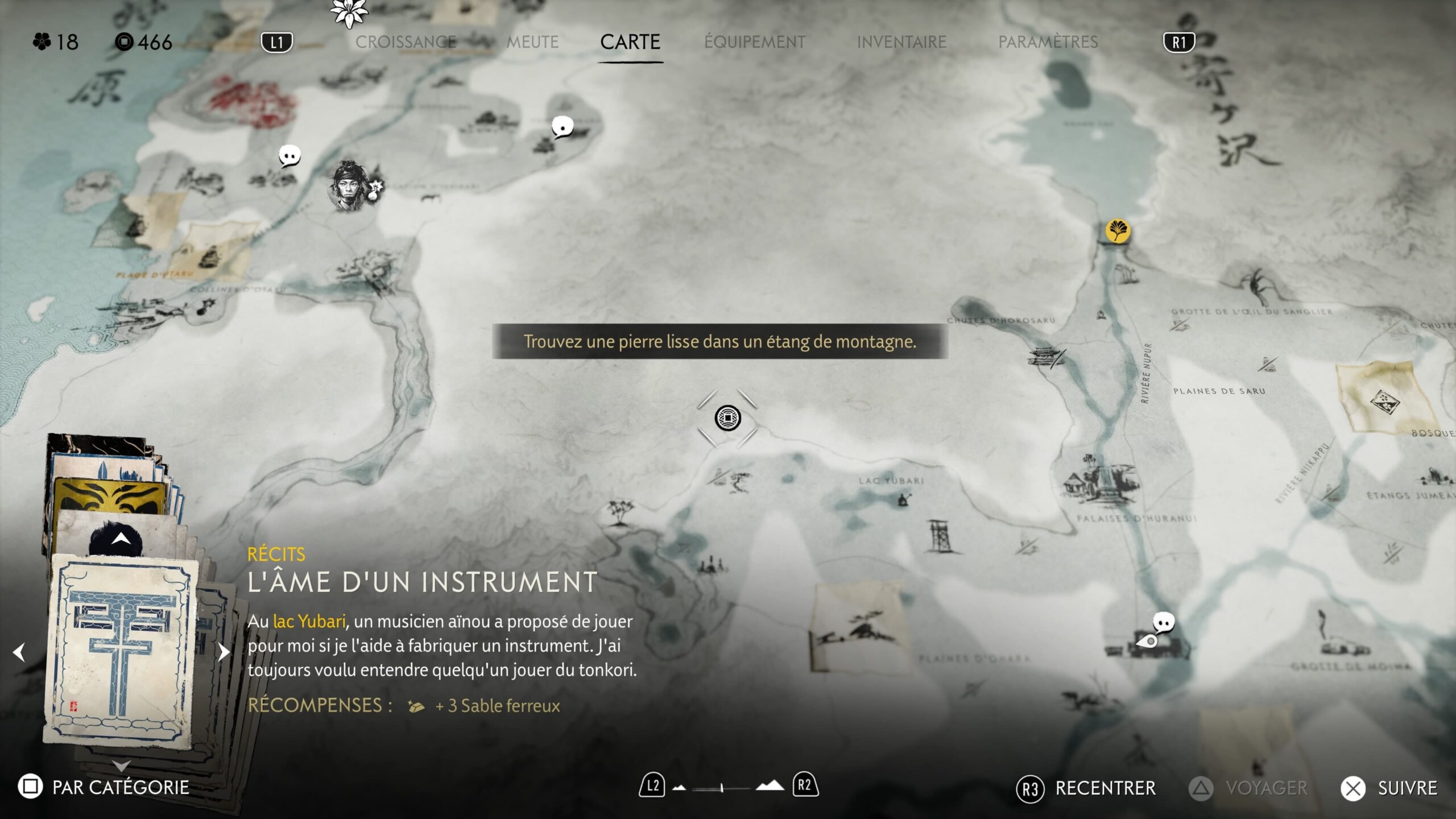Show the Paramètres tab
Screen dimensions: 1456x819
[1048, 42]
